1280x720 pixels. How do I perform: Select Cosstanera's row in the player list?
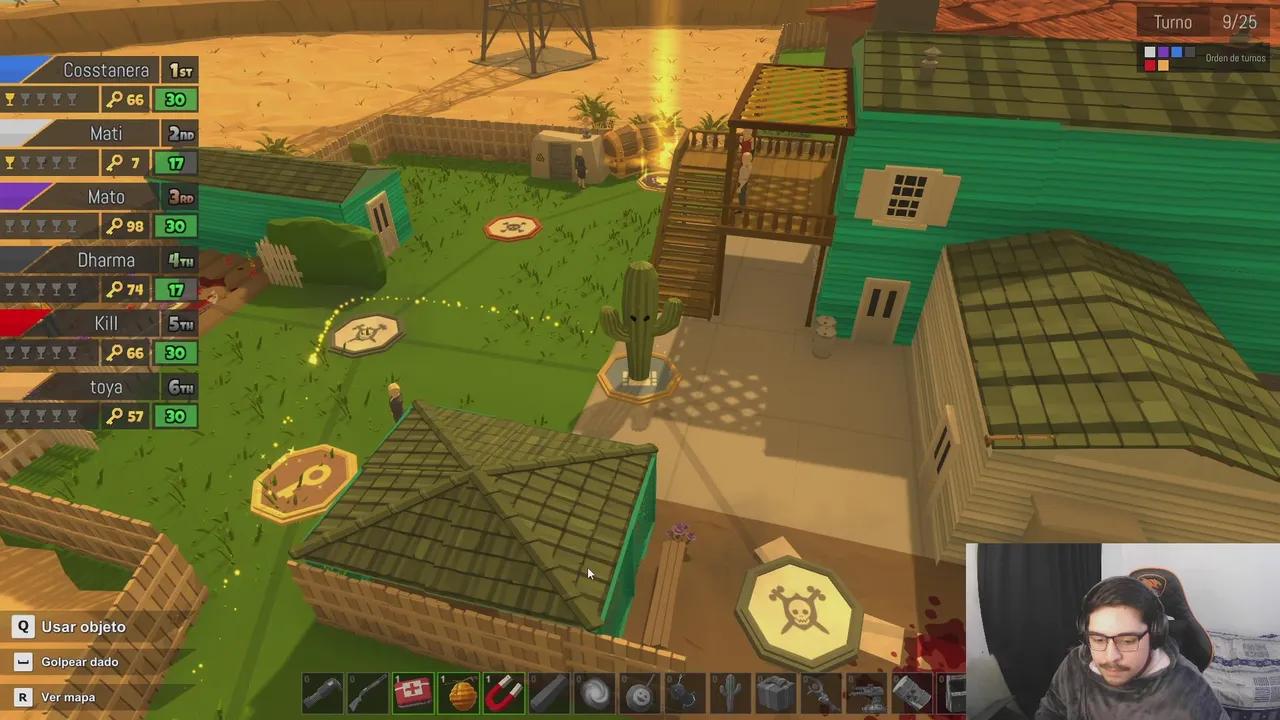[99, 84]
